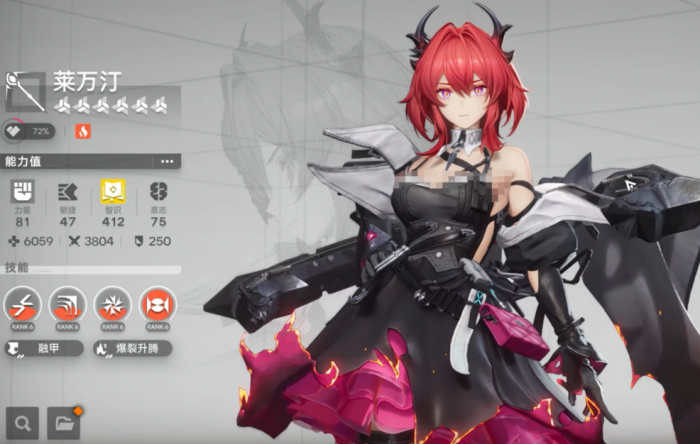Image resolution: width=700 pixels, height=444 pixels.
Task: Select the 敏捷 agility attribute icon
Action: click(68, 192)
